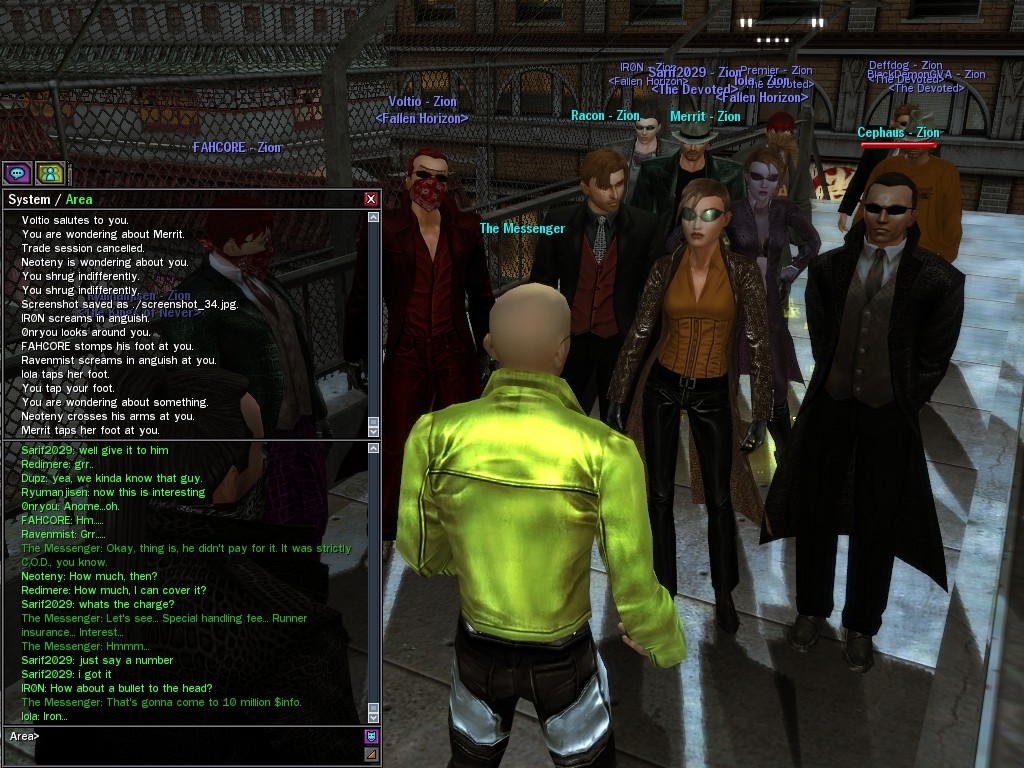Click the Area chat scroll-up arrow
Screen dimensions: 1024x768
click(x=374, y=449)
